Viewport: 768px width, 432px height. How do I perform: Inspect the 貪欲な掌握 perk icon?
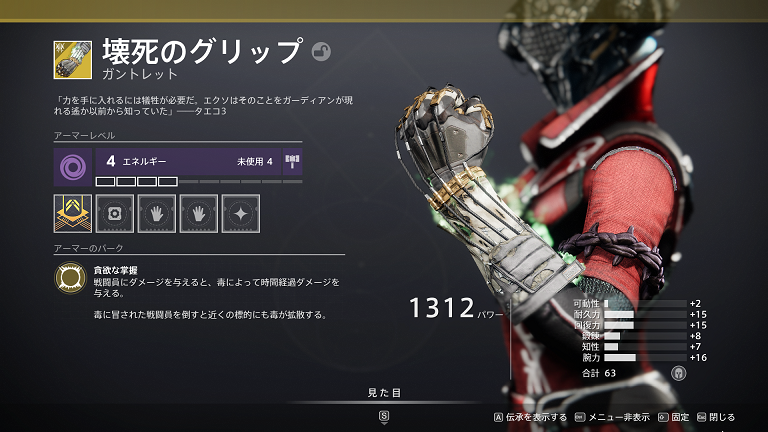click(69, 279)
